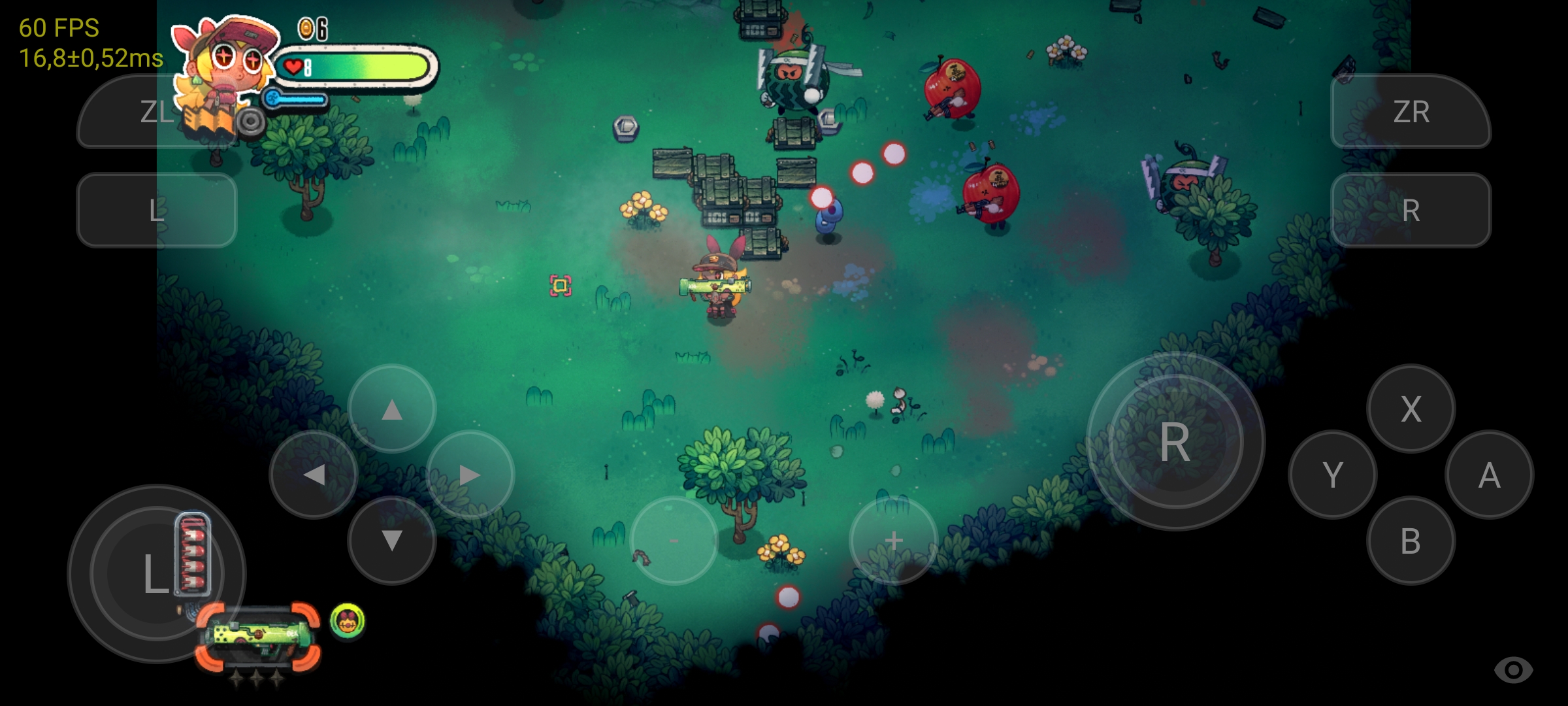This screenshot has height=706, width=1568.
Task: Tap the B face button
Action: point(1411,541)
